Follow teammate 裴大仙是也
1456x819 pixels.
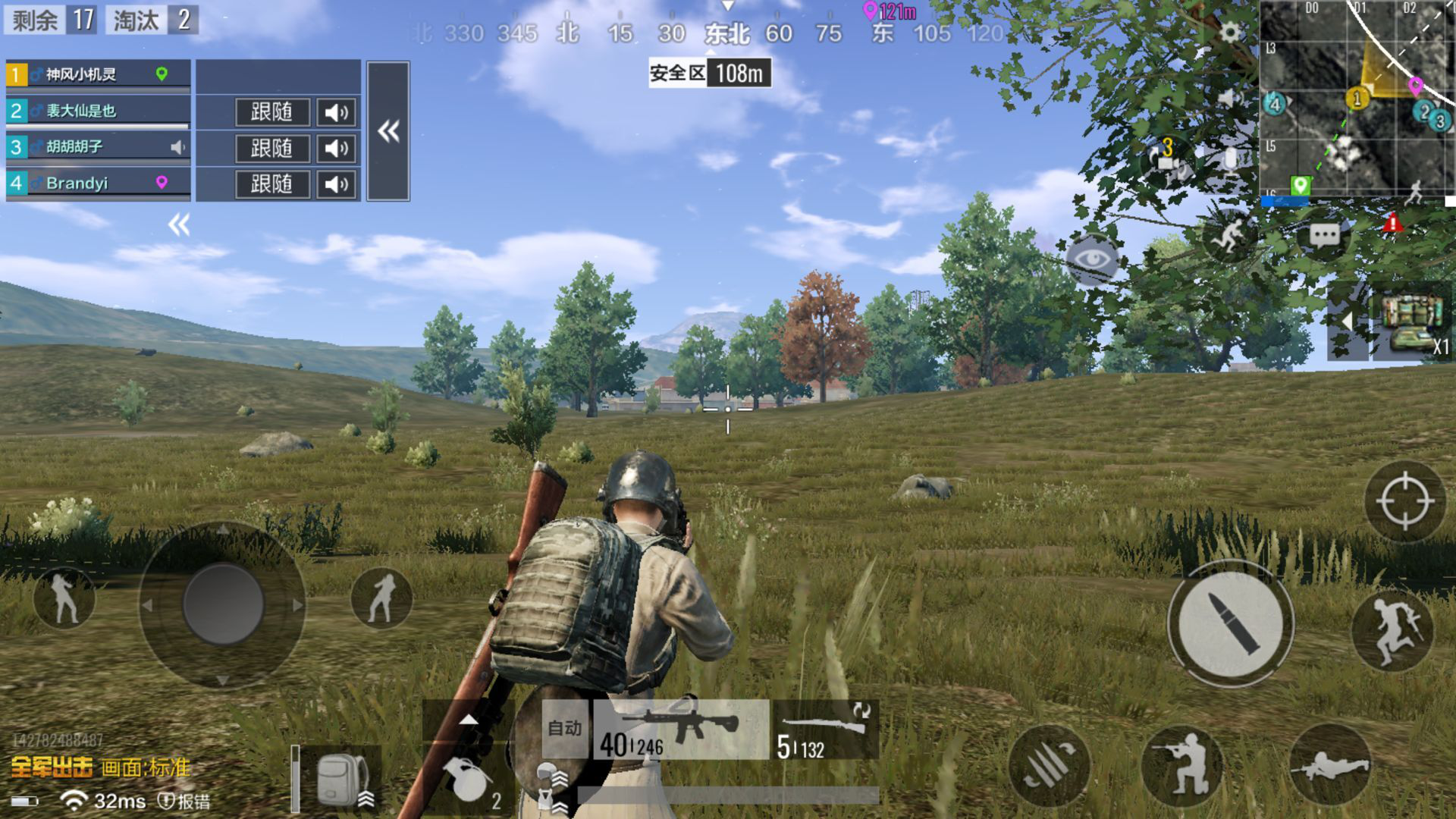click(271, 112)
